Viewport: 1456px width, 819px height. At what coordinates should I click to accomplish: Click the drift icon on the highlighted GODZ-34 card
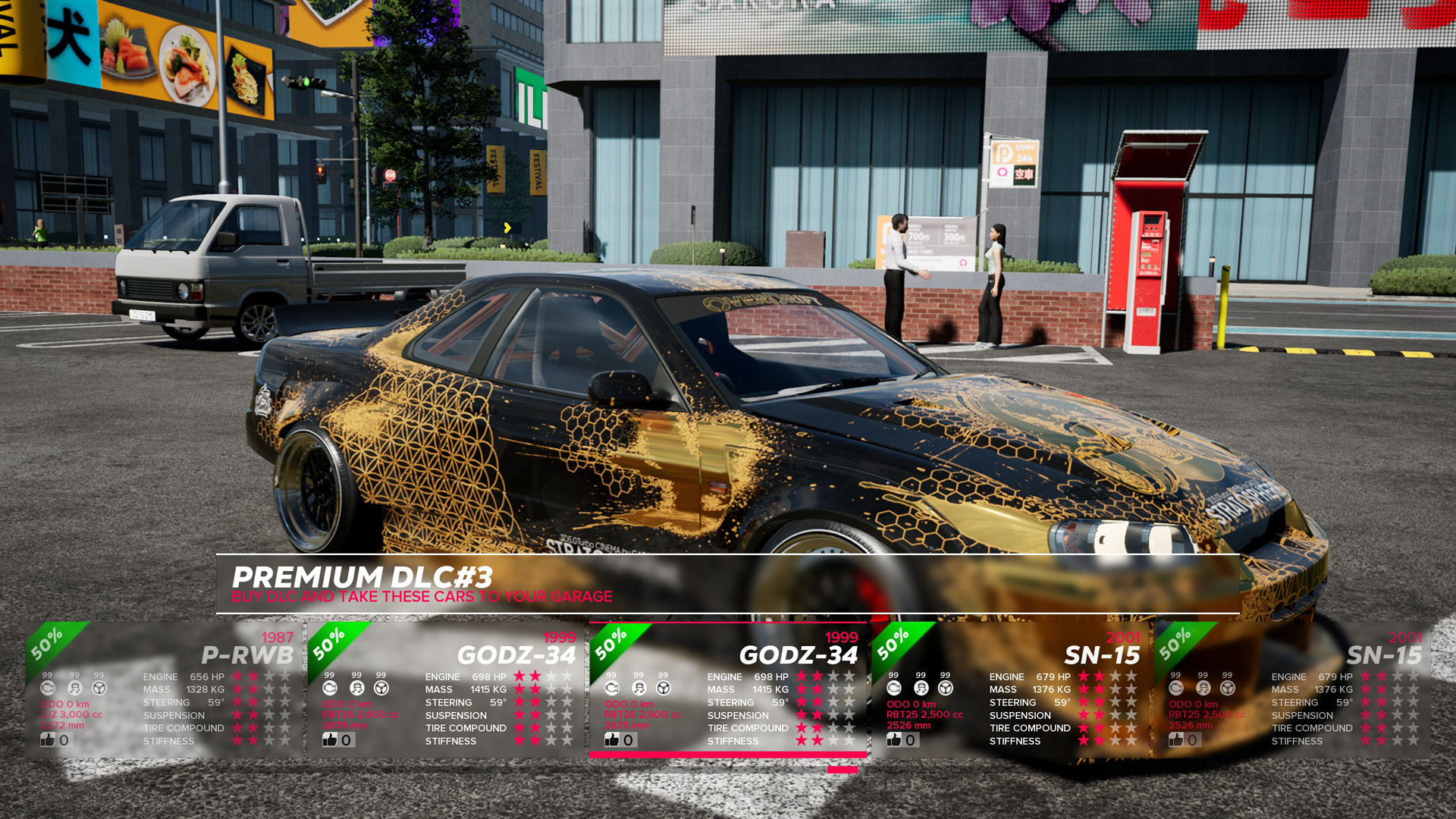[x=639, y=689]
